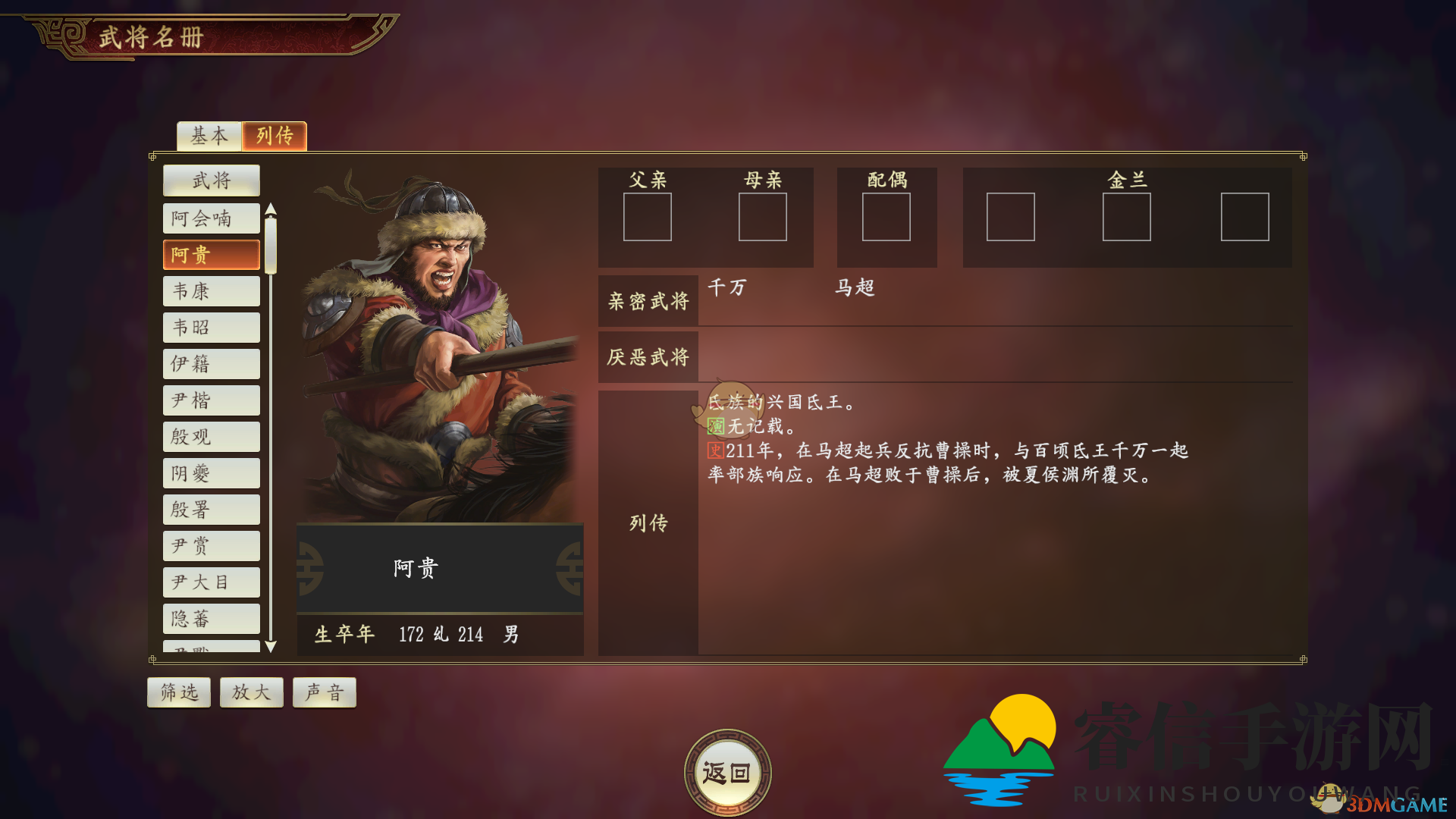Click the empty 配偶 portrait slot
Image resolution: width=1456 pixels, height=819 pixels.
886,218
